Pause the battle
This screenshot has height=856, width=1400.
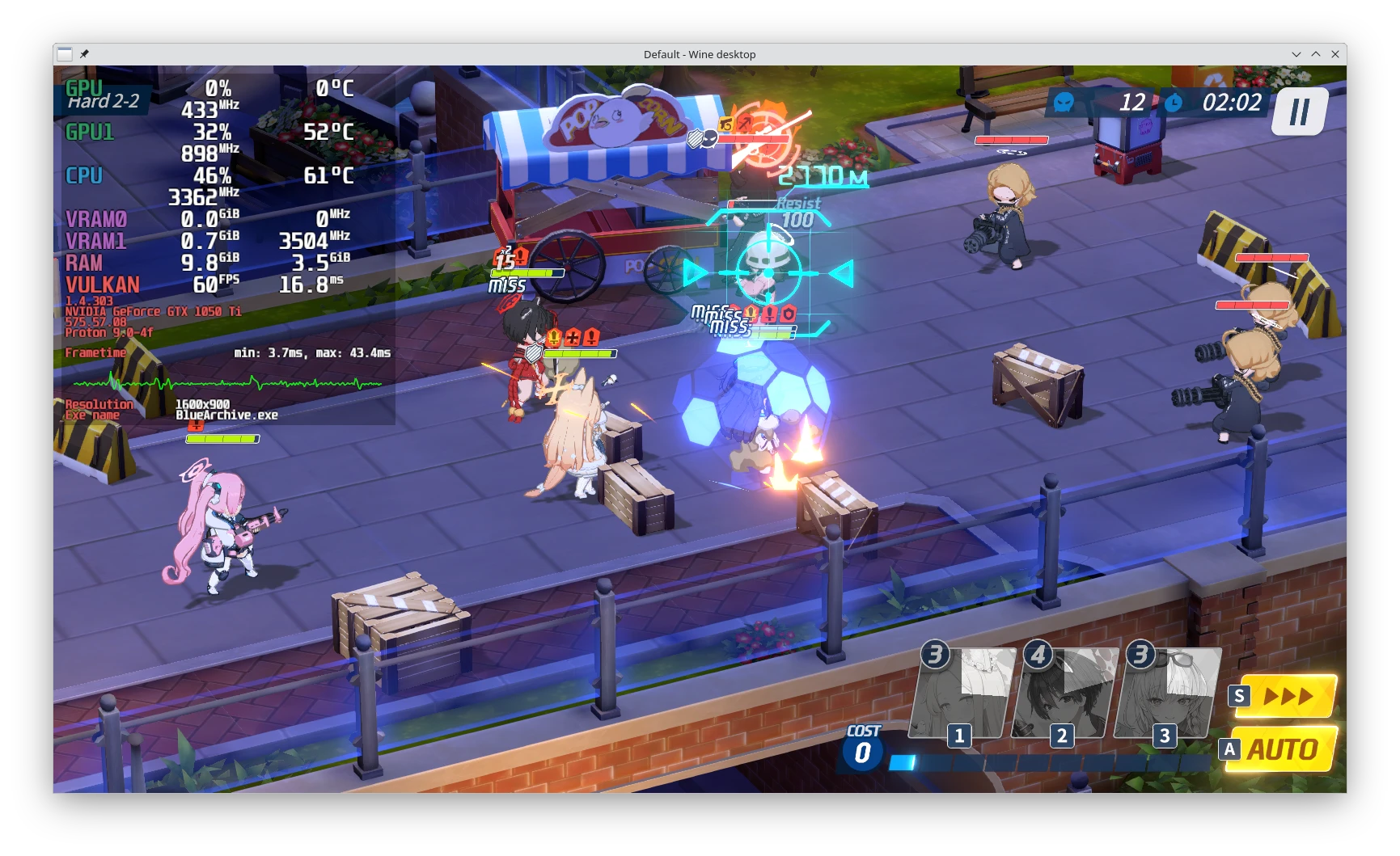pos(1299,112)
